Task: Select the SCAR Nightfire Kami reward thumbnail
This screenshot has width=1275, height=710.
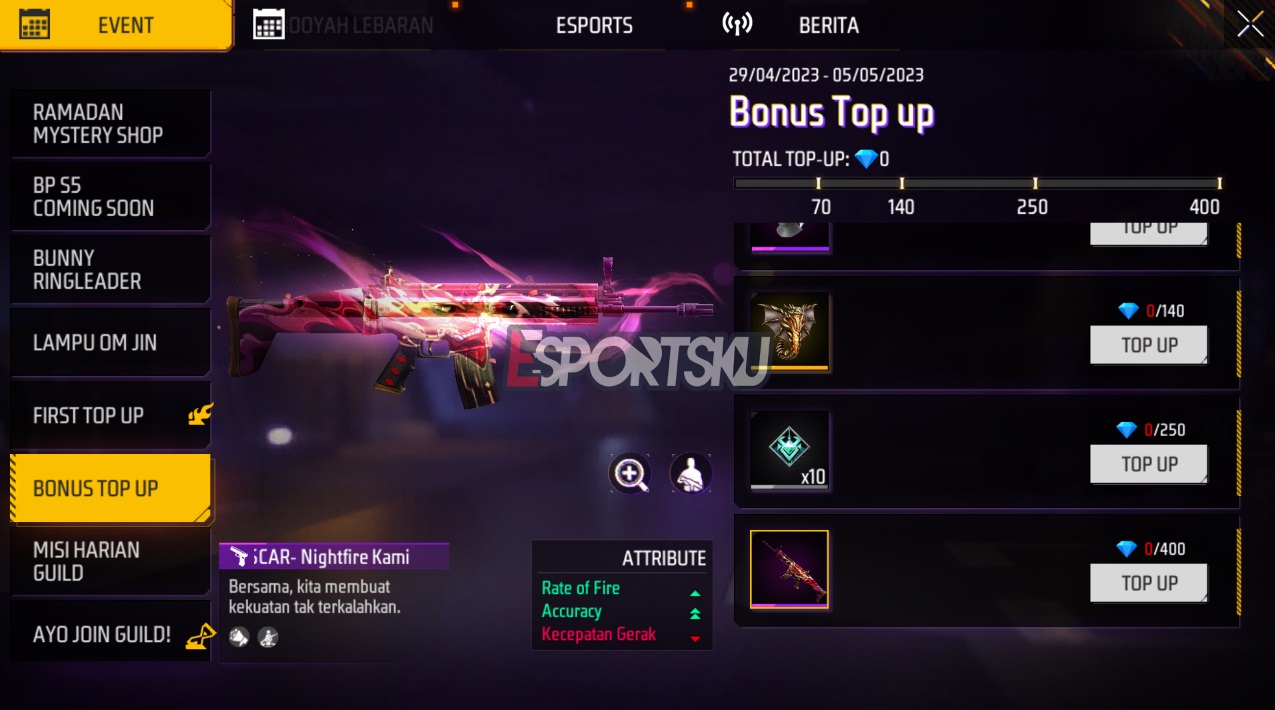Action: coord(790,569)
